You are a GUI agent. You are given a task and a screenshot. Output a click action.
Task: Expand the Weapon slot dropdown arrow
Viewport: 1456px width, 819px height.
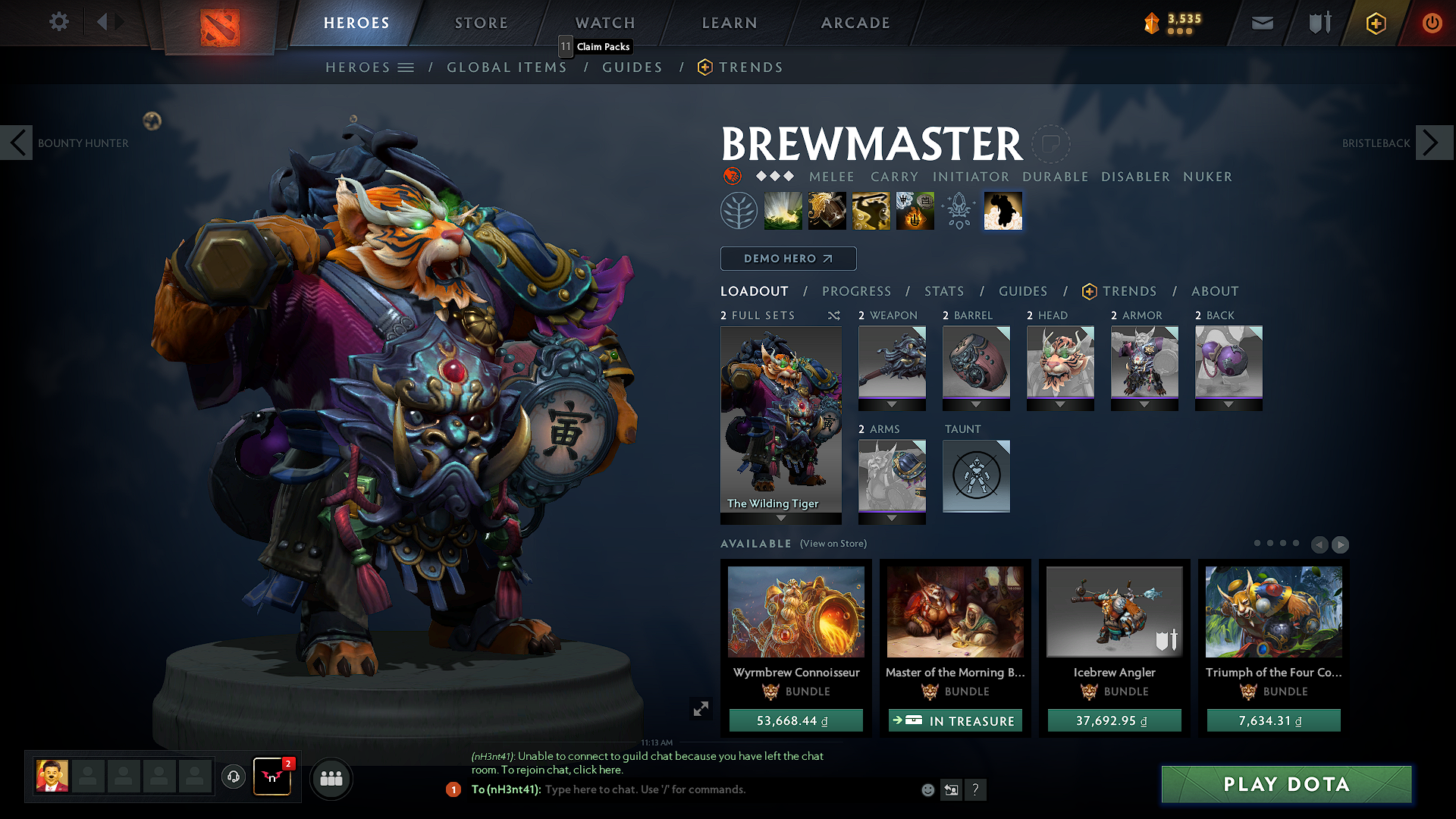click(x=892, y=404)
